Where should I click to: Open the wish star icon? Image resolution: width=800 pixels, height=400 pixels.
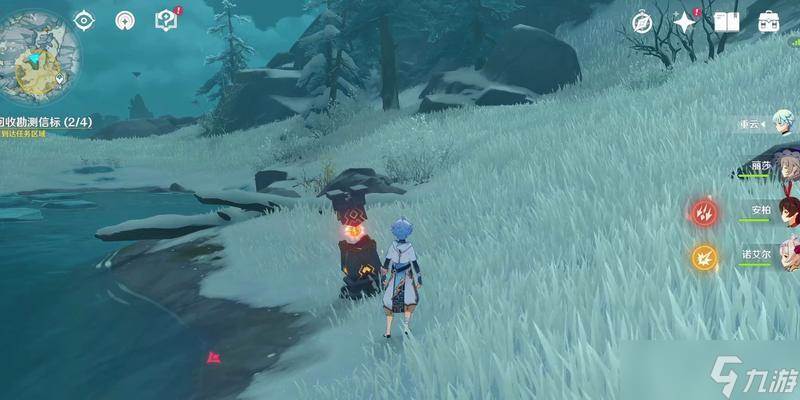tap(685, 21)
